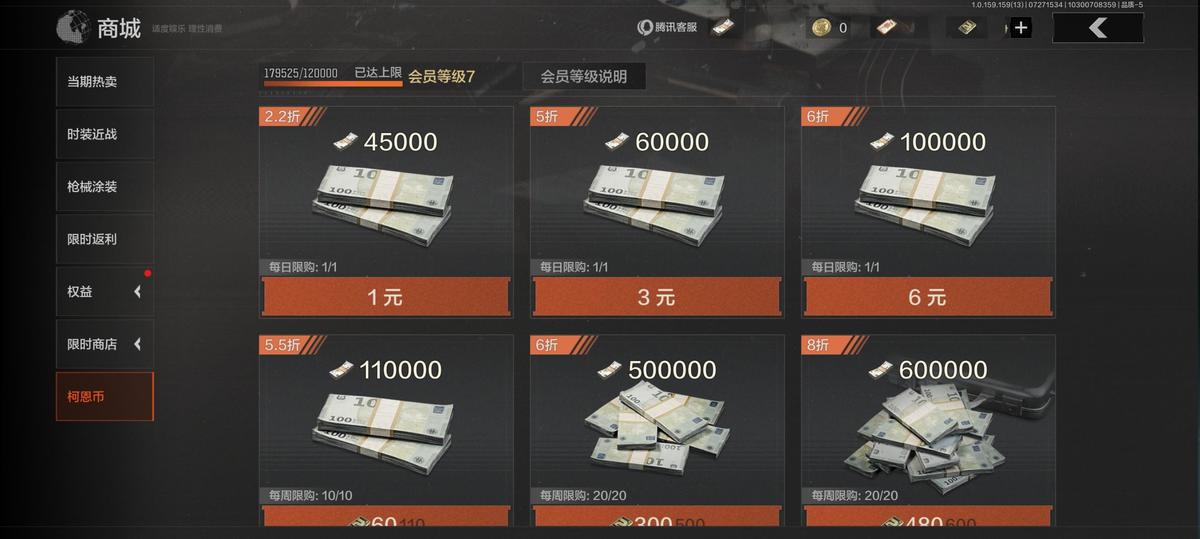Purchase the 60000 pack for 3 元
This screenshot has width=1200, height=539.
click(x=656, y=297)
